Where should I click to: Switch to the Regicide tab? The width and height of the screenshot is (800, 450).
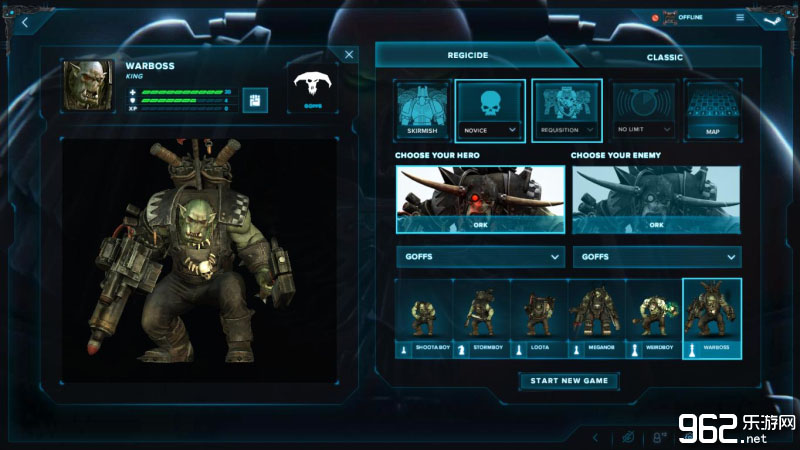tap(467, 56)
